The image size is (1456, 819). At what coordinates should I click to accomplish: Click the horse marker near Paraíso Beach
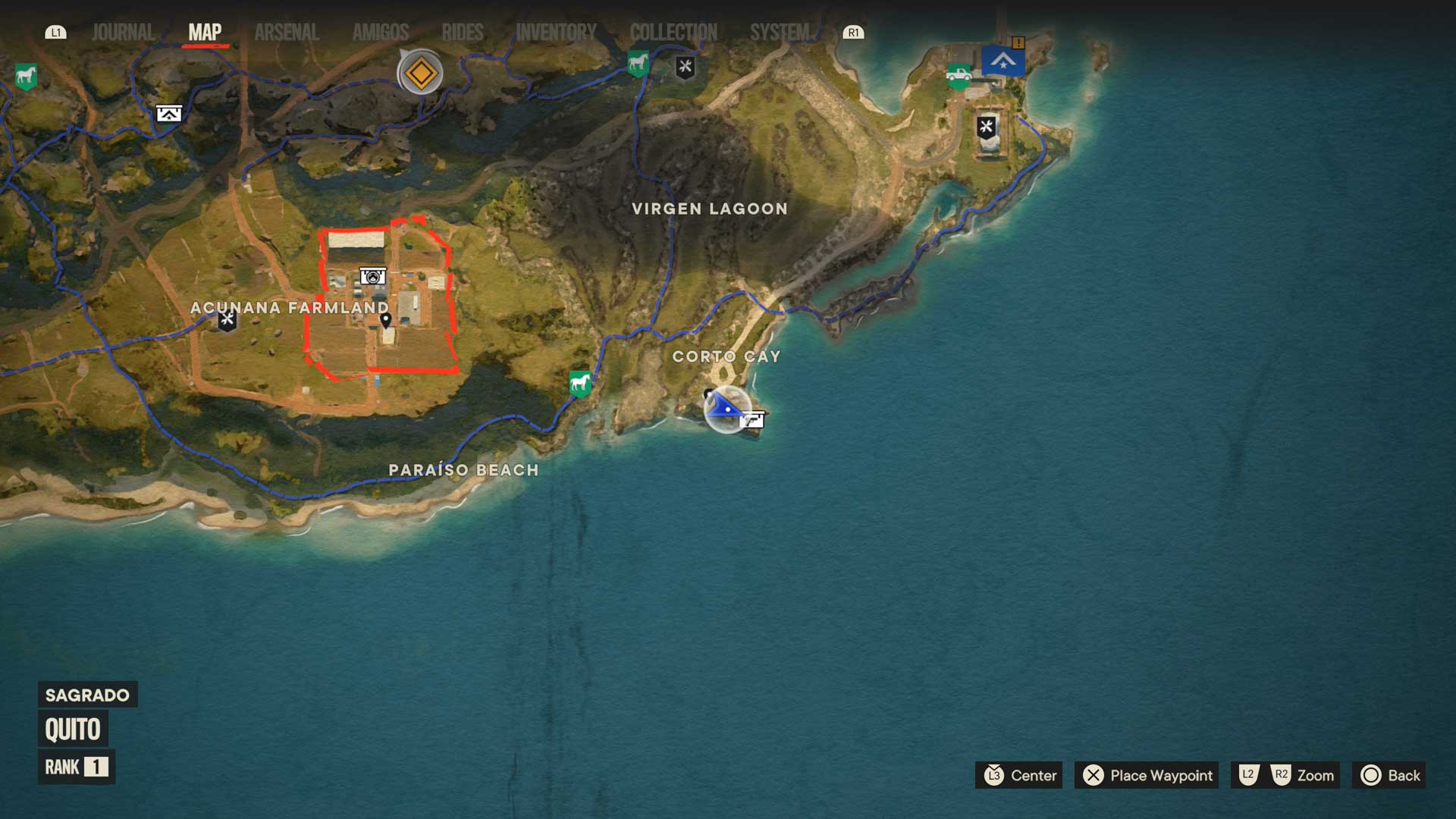(580, 383)
